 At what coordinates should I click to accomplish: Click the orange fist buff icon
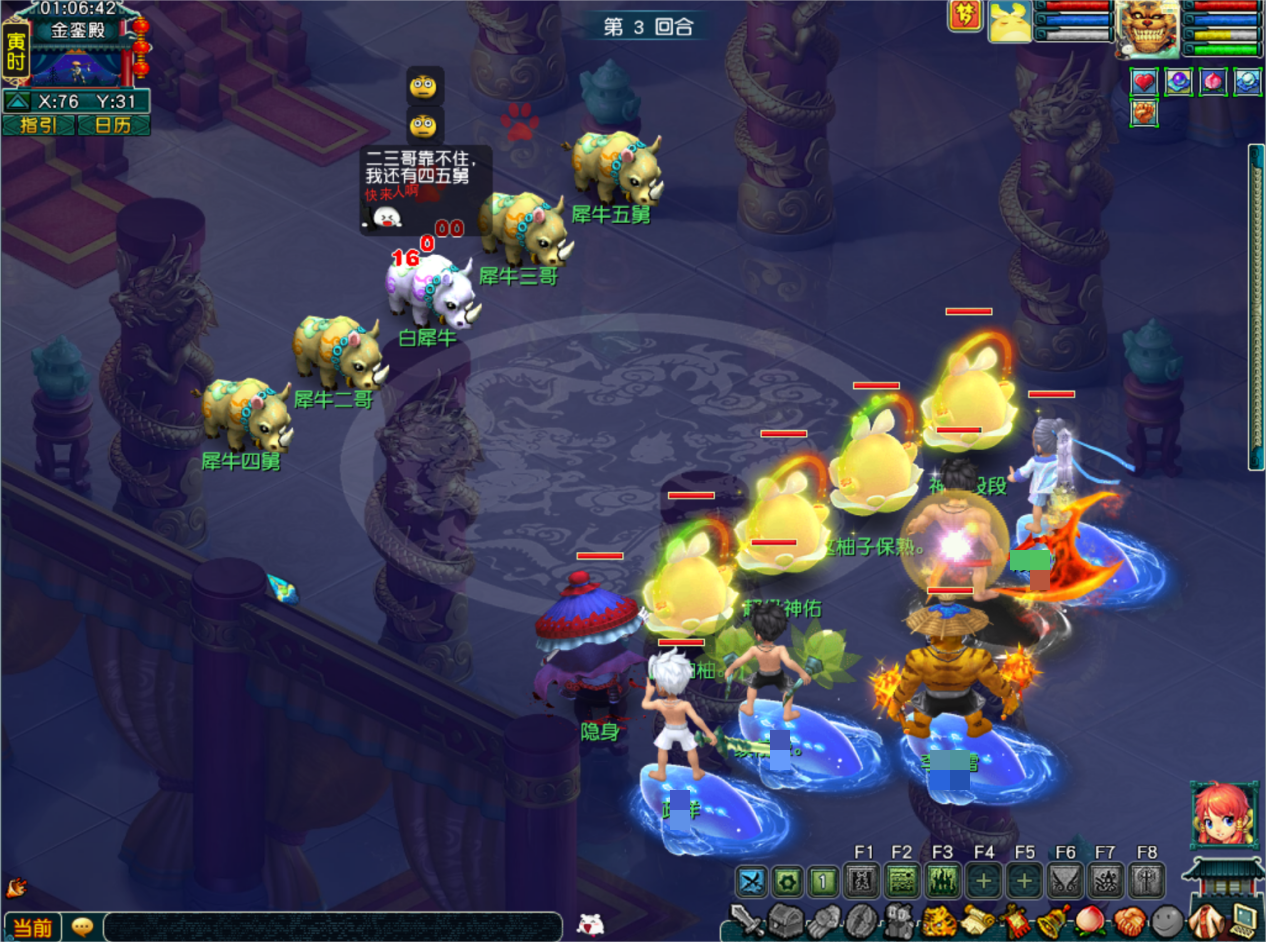1145,112
